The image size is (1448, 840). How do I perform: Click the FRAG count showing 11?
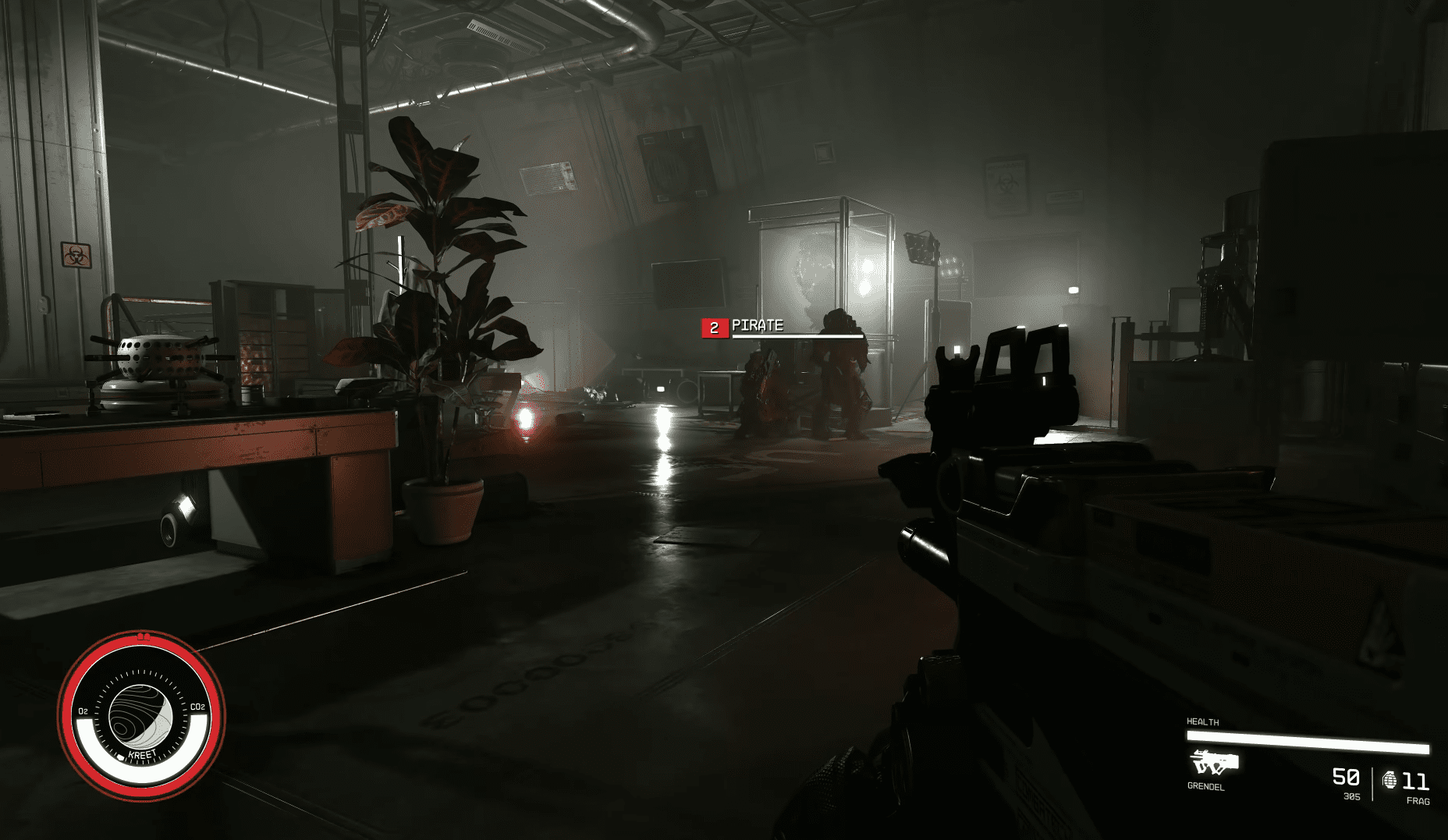1414,780
